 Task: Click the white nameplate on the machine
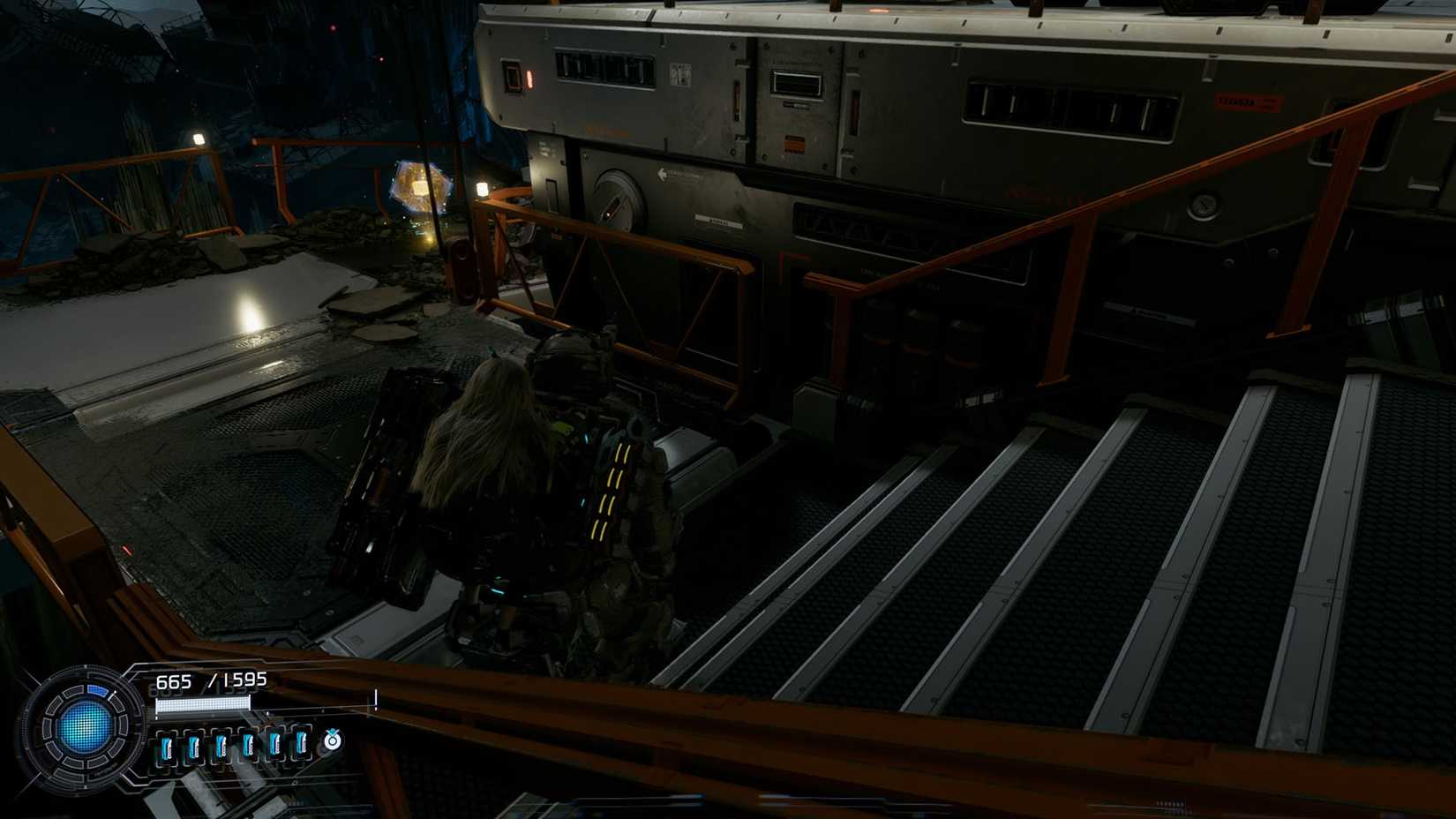pyautogui.click(x=718, y=220)
